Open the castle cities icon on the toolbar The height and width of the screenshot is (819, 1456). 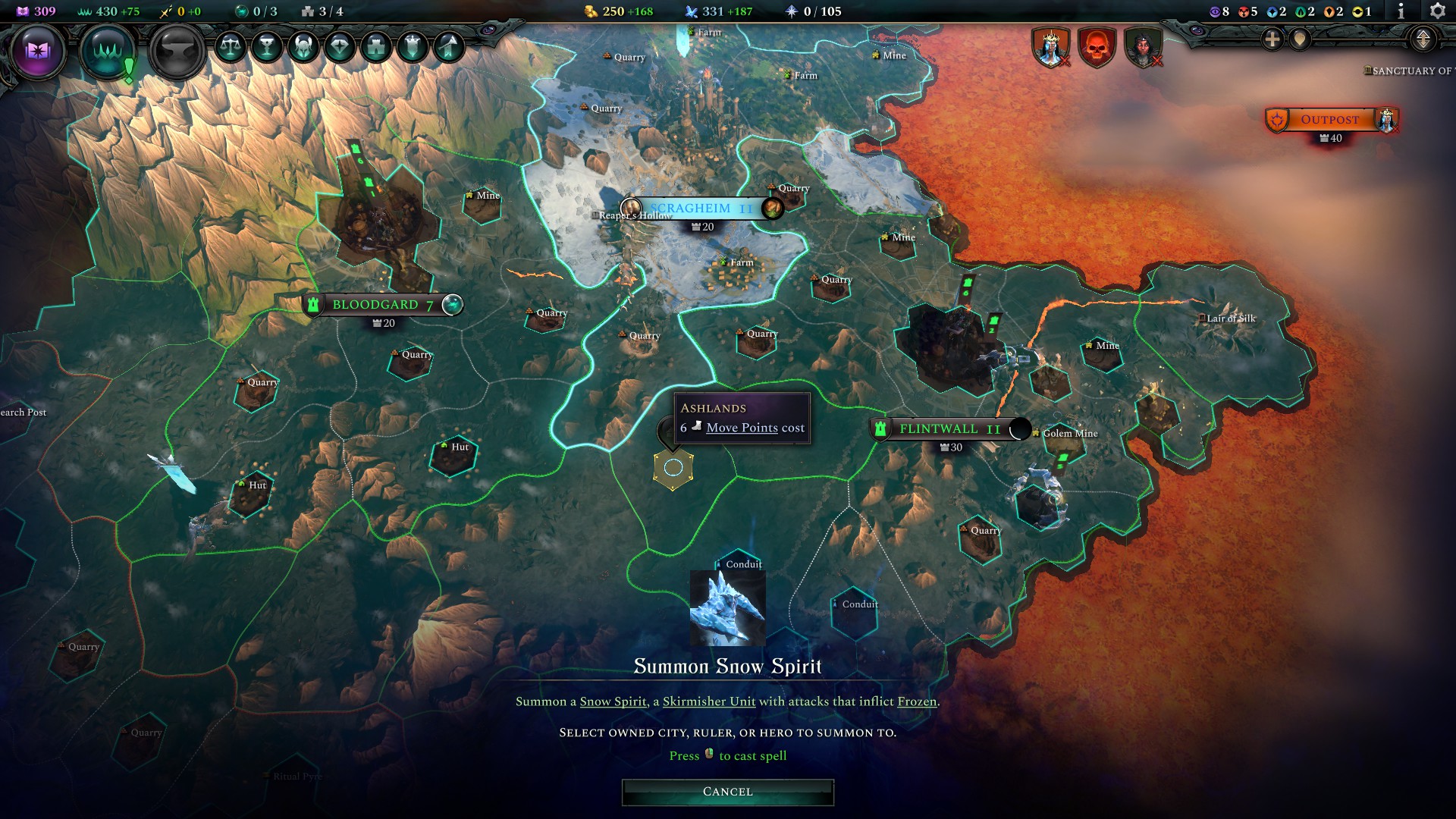pyautogui.click(x=375, y=47)
